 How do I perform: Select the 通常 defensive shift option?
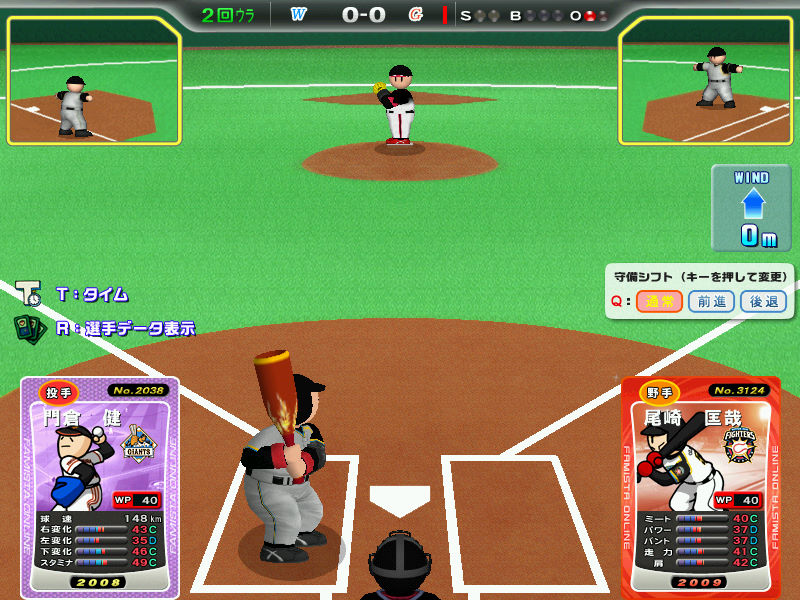pyautogui.click(x=659, y=301)
